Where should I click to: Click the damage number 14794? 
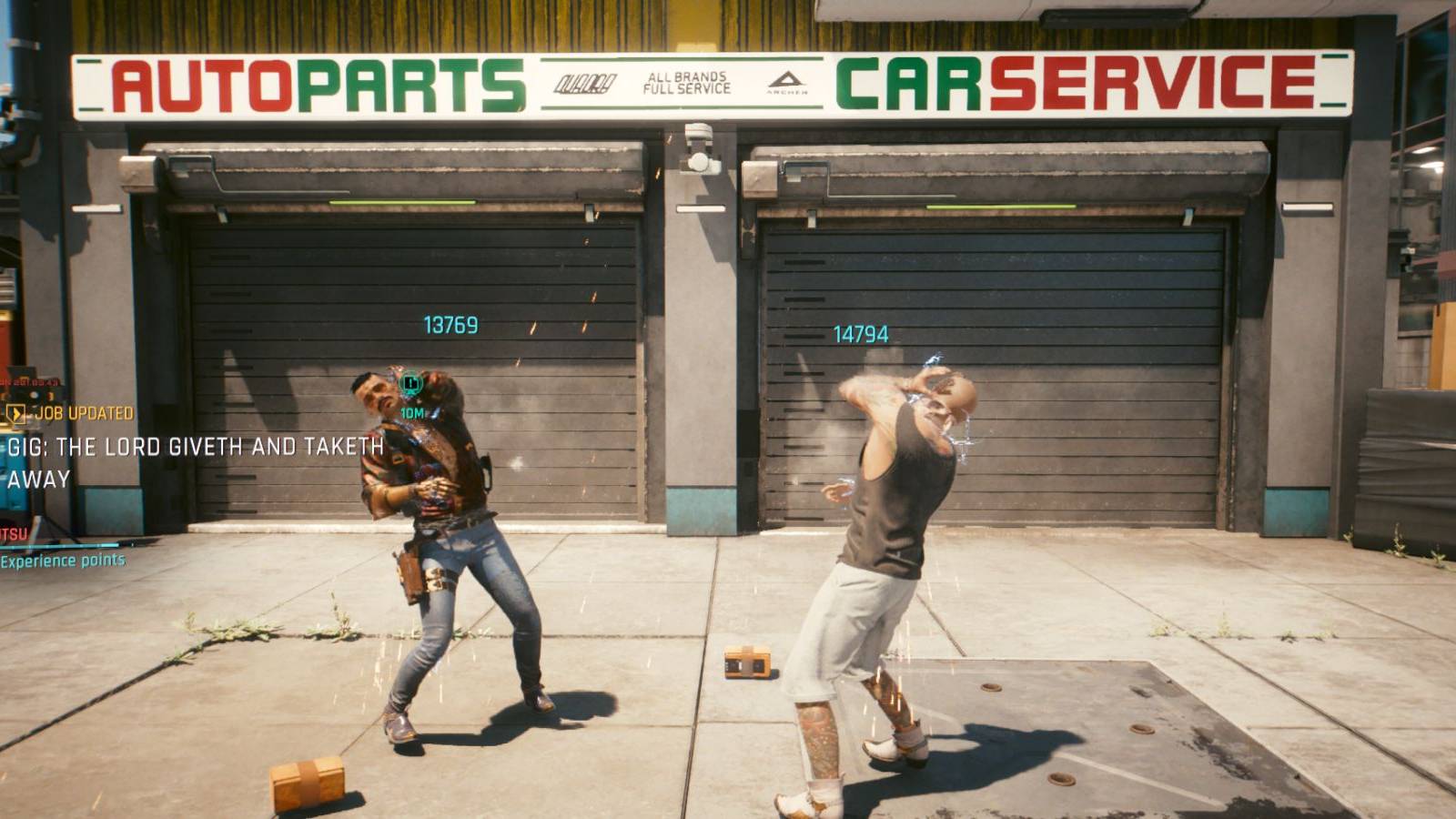coord(859,333)
